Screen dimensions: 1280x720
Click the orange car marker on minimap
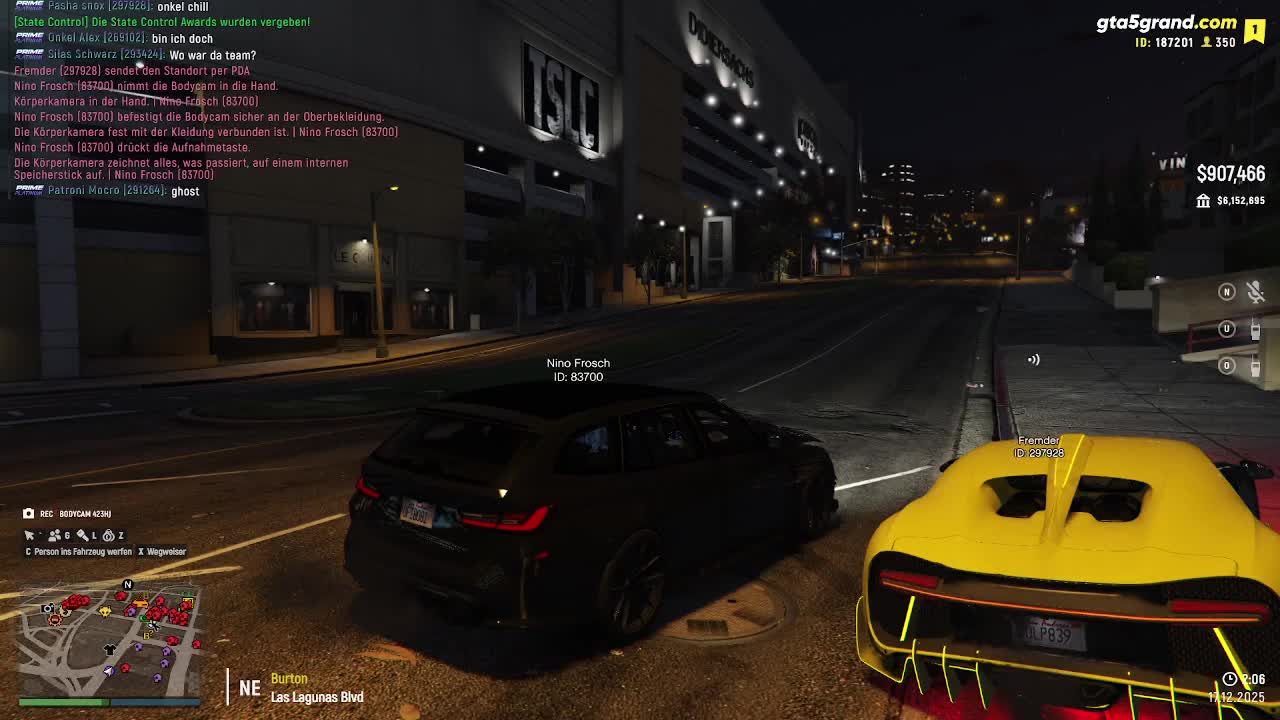tap(141, 603)
